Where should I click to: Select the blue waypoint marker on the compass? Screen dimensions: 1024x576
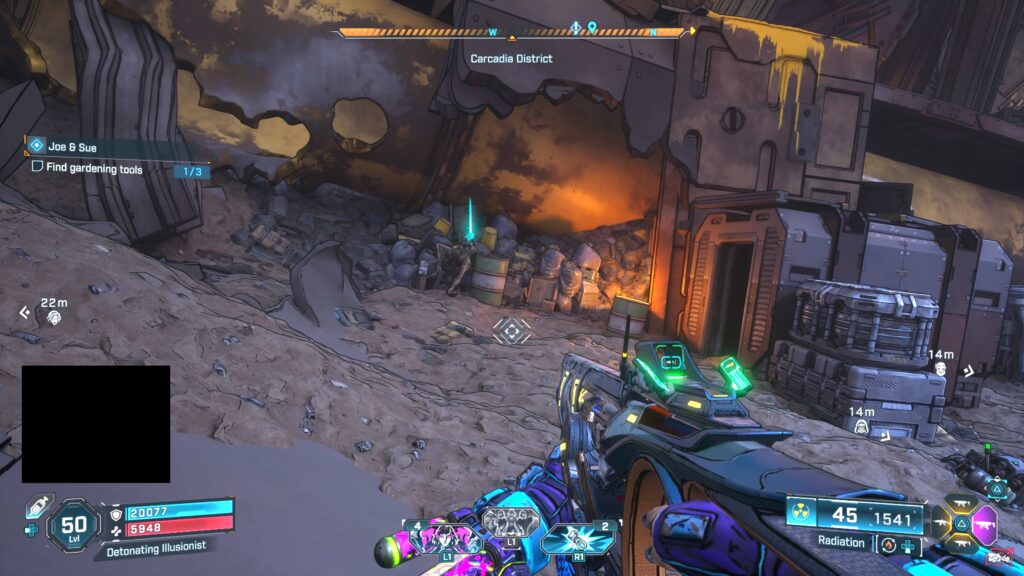[591, 27]
